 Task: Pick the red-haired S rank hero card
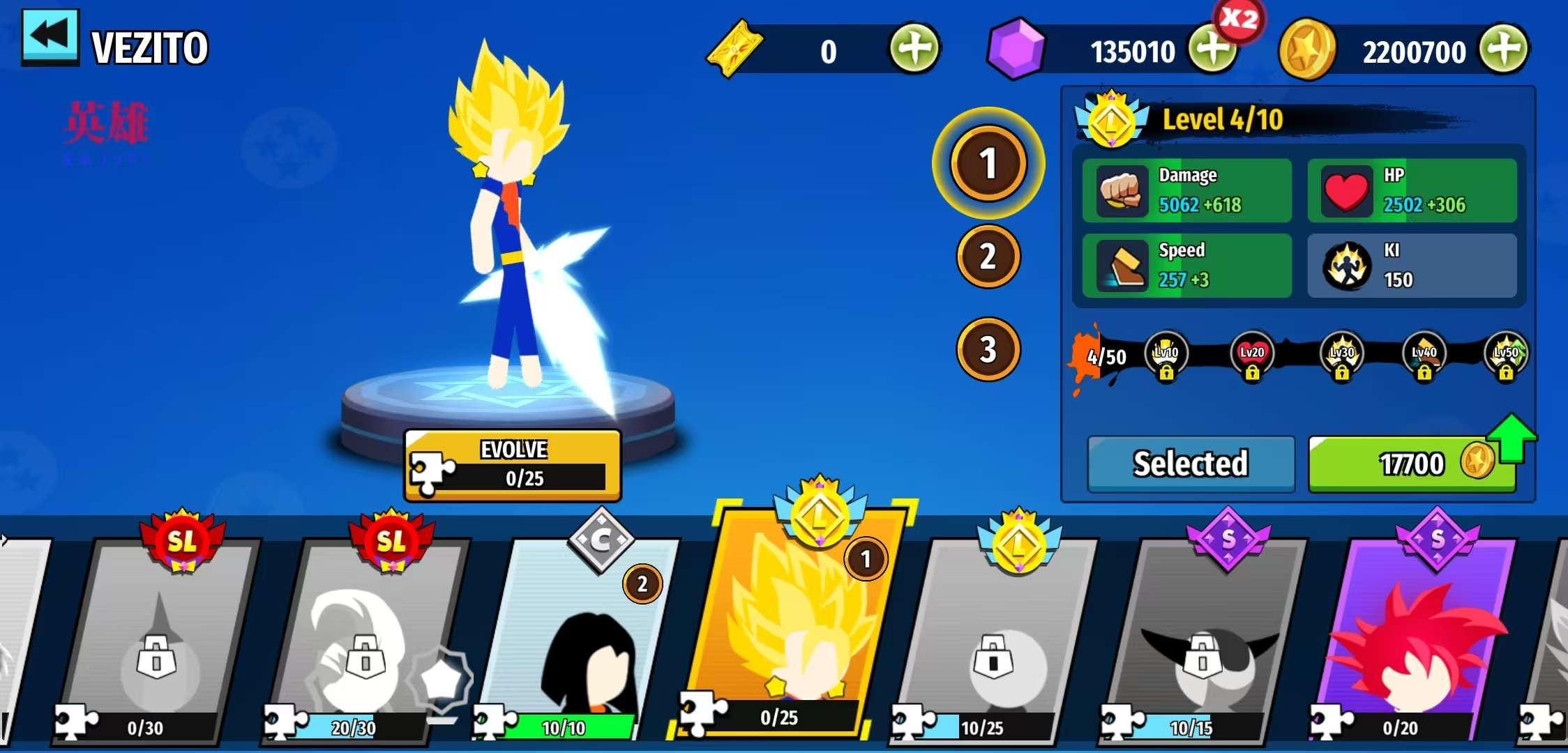(1416, 641)
